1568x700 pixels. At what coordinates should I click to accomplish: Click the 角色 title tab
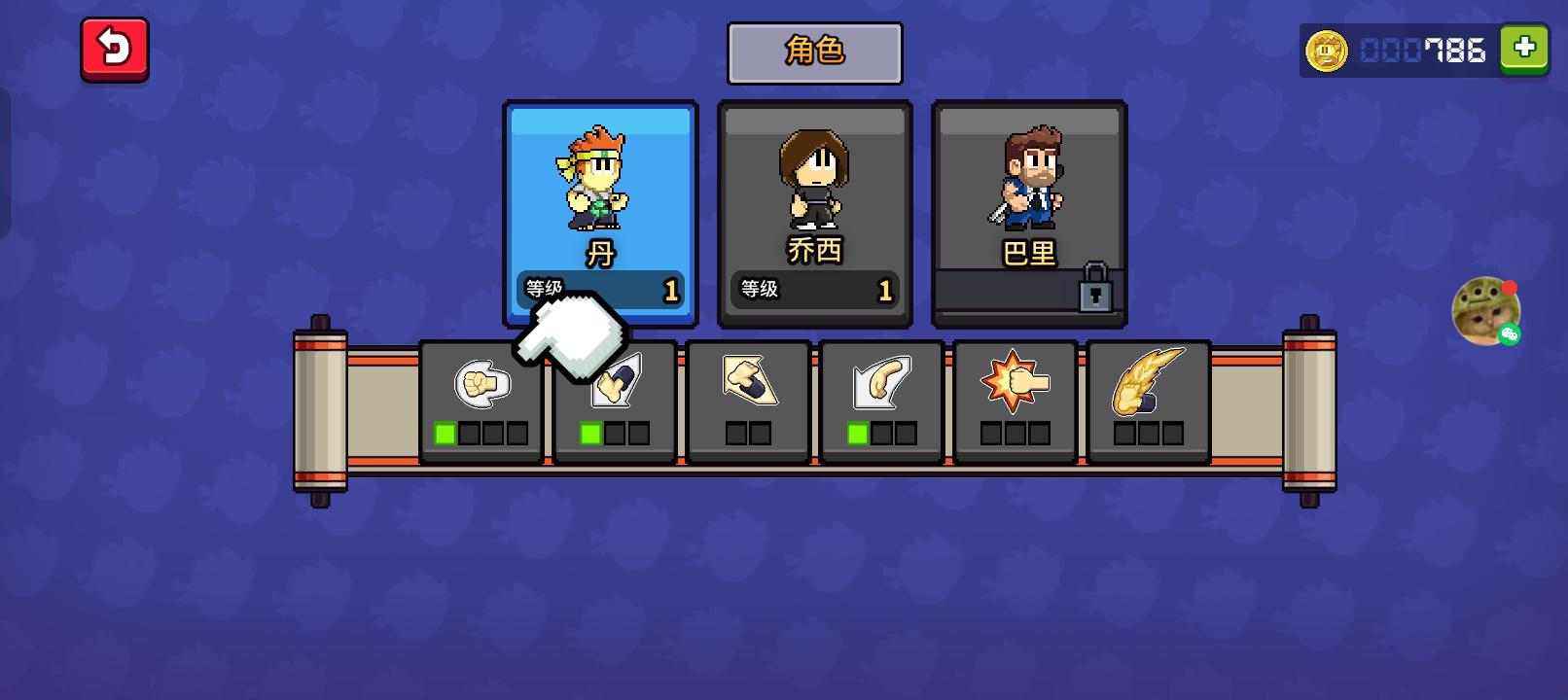point(814,52)
